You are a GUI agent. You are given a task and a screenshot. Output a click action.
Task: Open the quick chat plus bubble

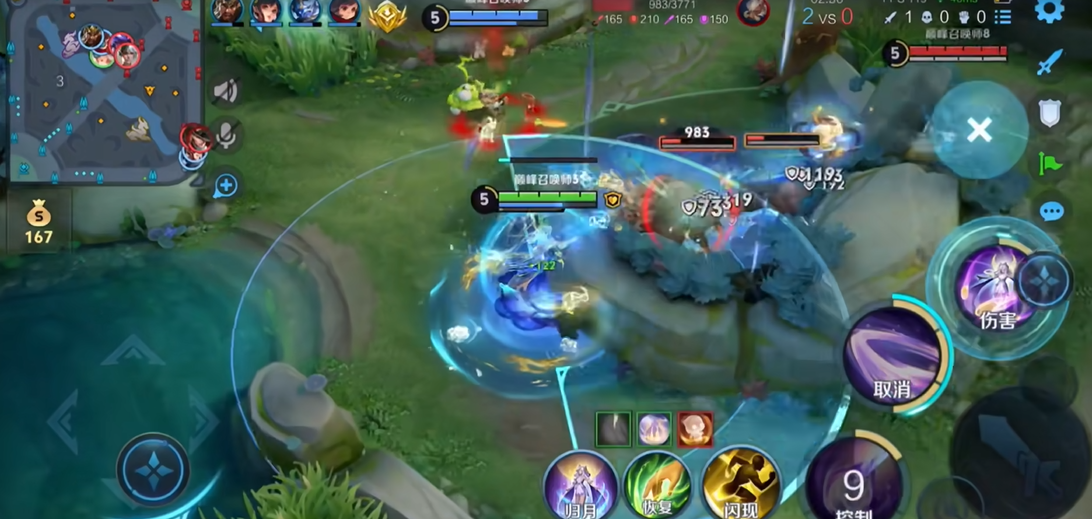[226, 185]
